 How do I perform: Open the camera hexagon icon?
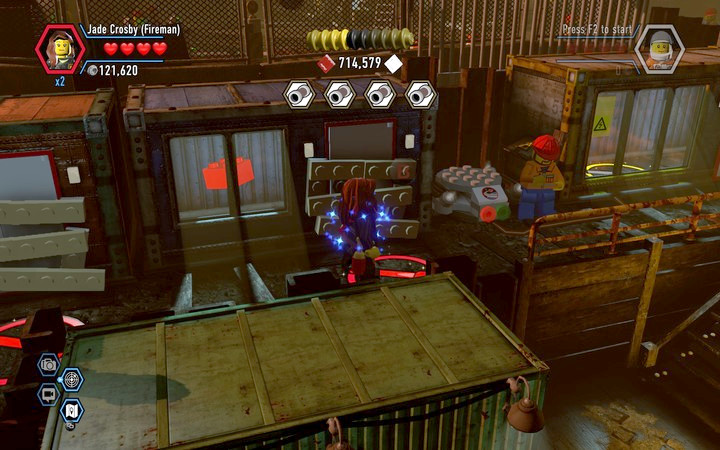click(48, 364)
